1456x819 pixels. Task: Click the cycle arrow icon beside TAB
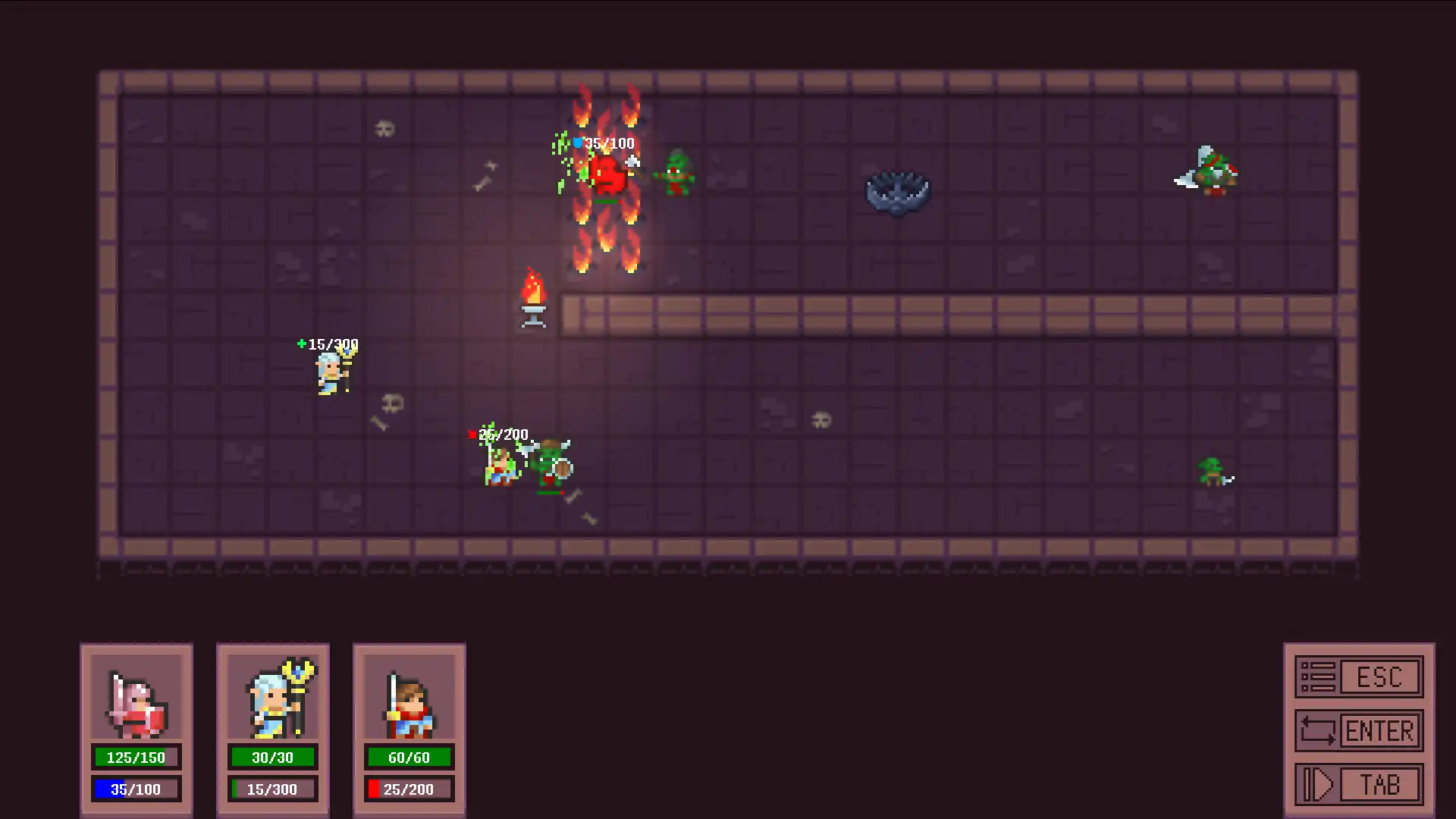(x=1318, y=783)
